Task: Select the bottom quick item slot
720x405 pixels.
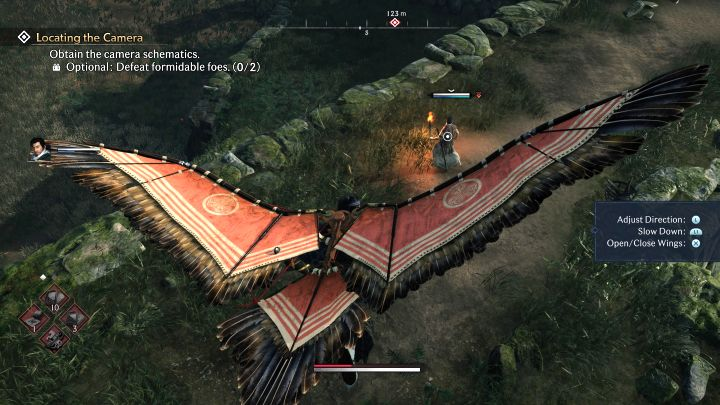Action: (x=52, y=338)
